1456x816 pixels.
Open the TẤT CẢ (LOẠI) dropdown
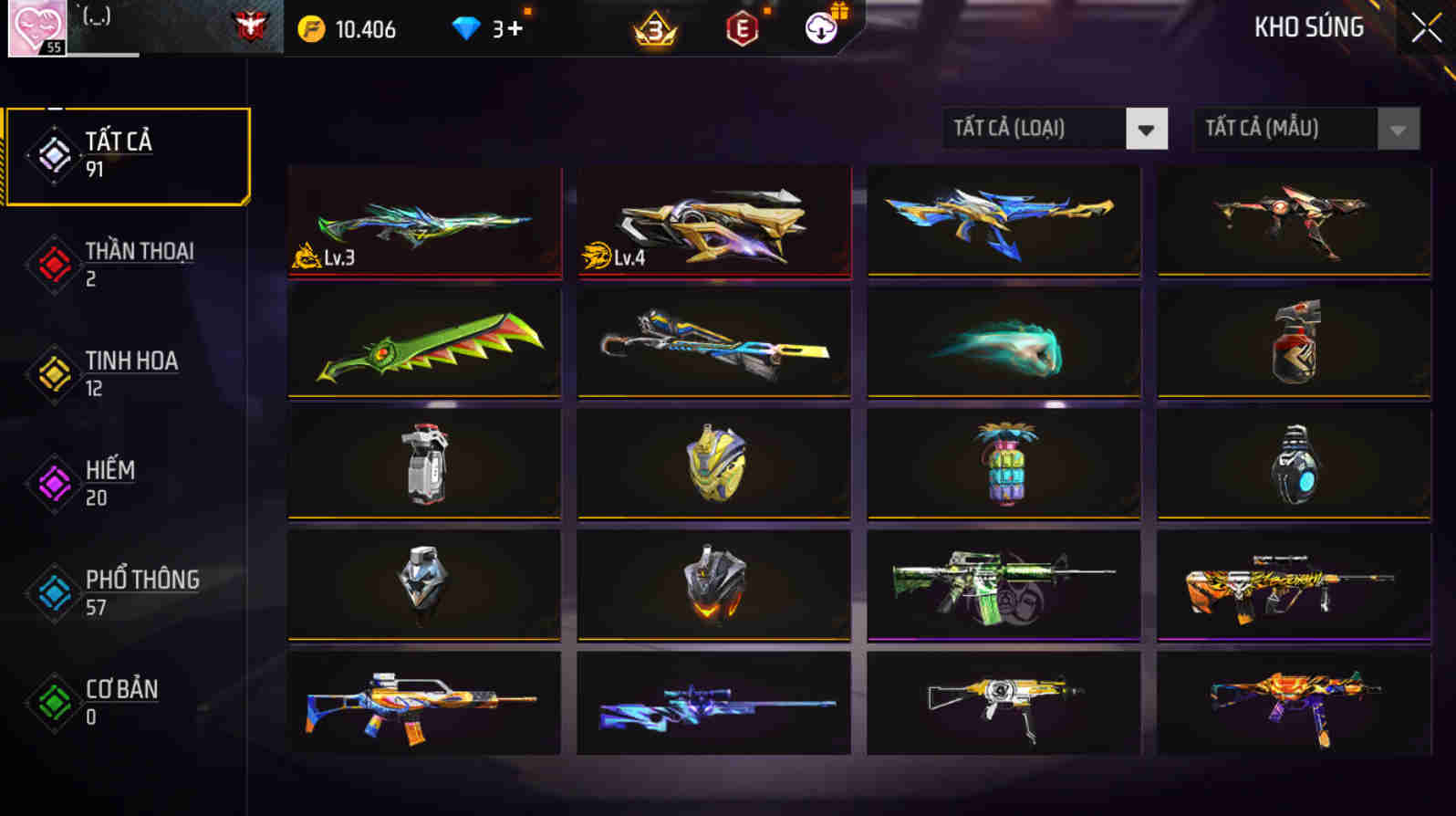(x=1054, y=128)
